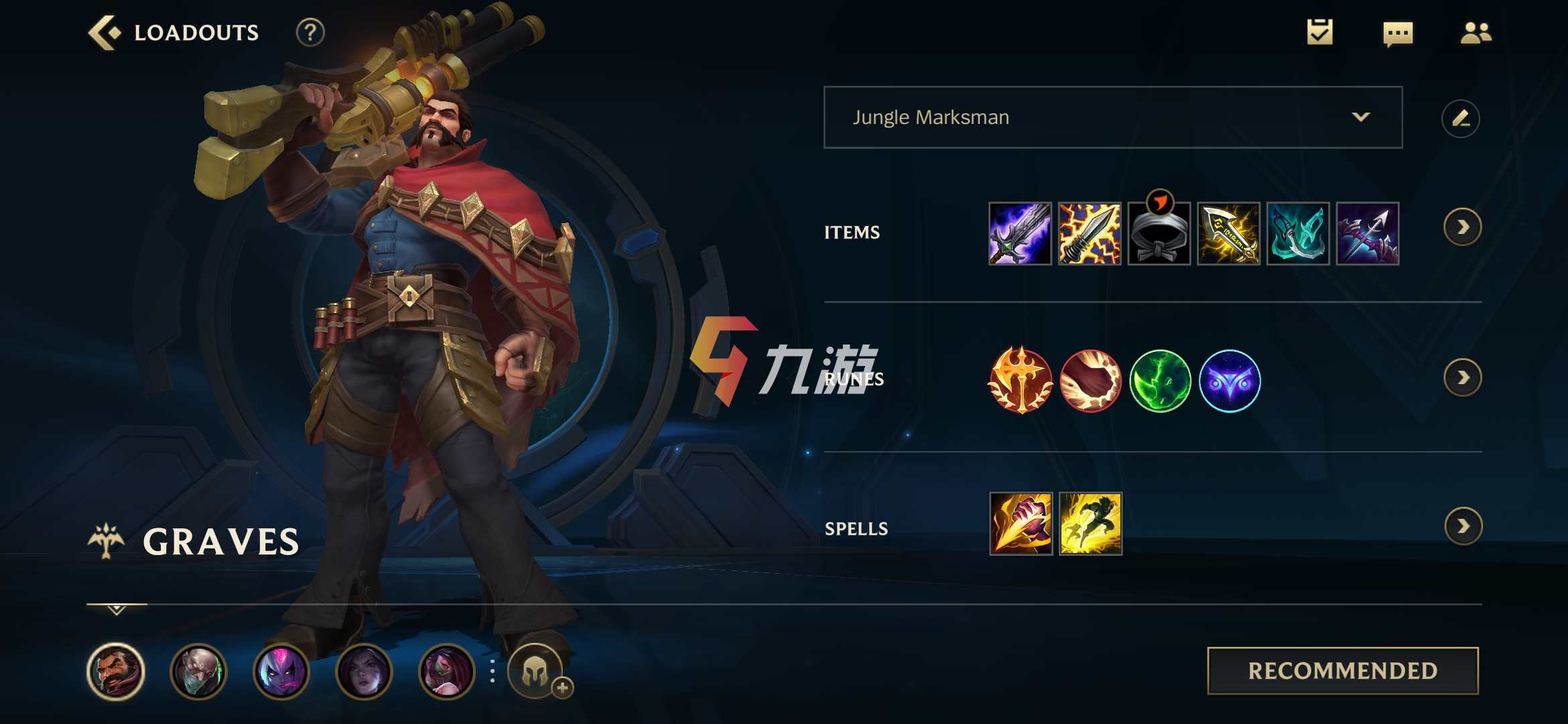Apply the Recommended loadout
Image resolution: width=1568 pixels, height=724 pixels.
click(1342, 670)
